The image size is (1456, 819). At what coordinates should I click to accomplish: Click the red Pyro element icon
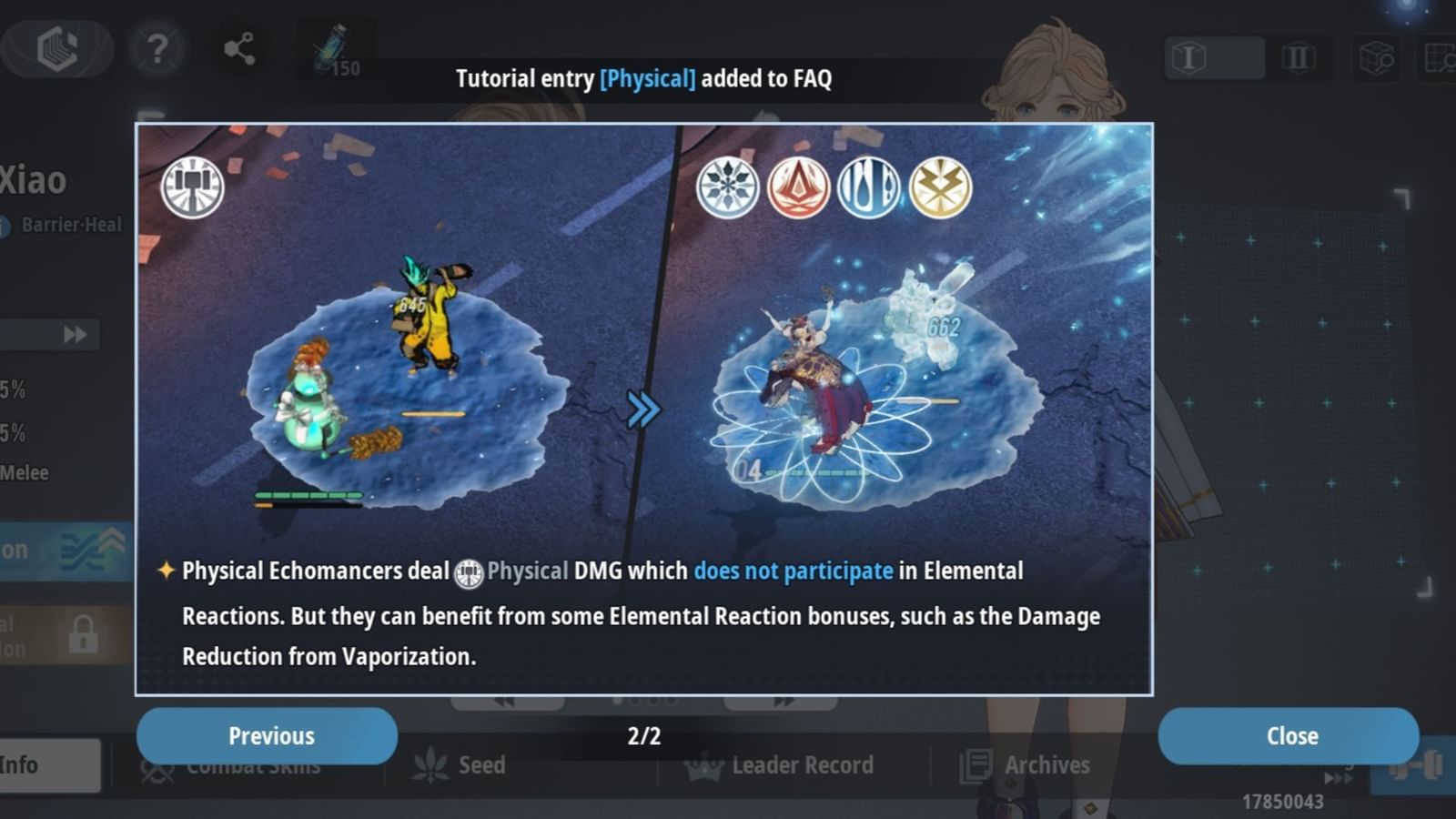[x=794, y=187]
